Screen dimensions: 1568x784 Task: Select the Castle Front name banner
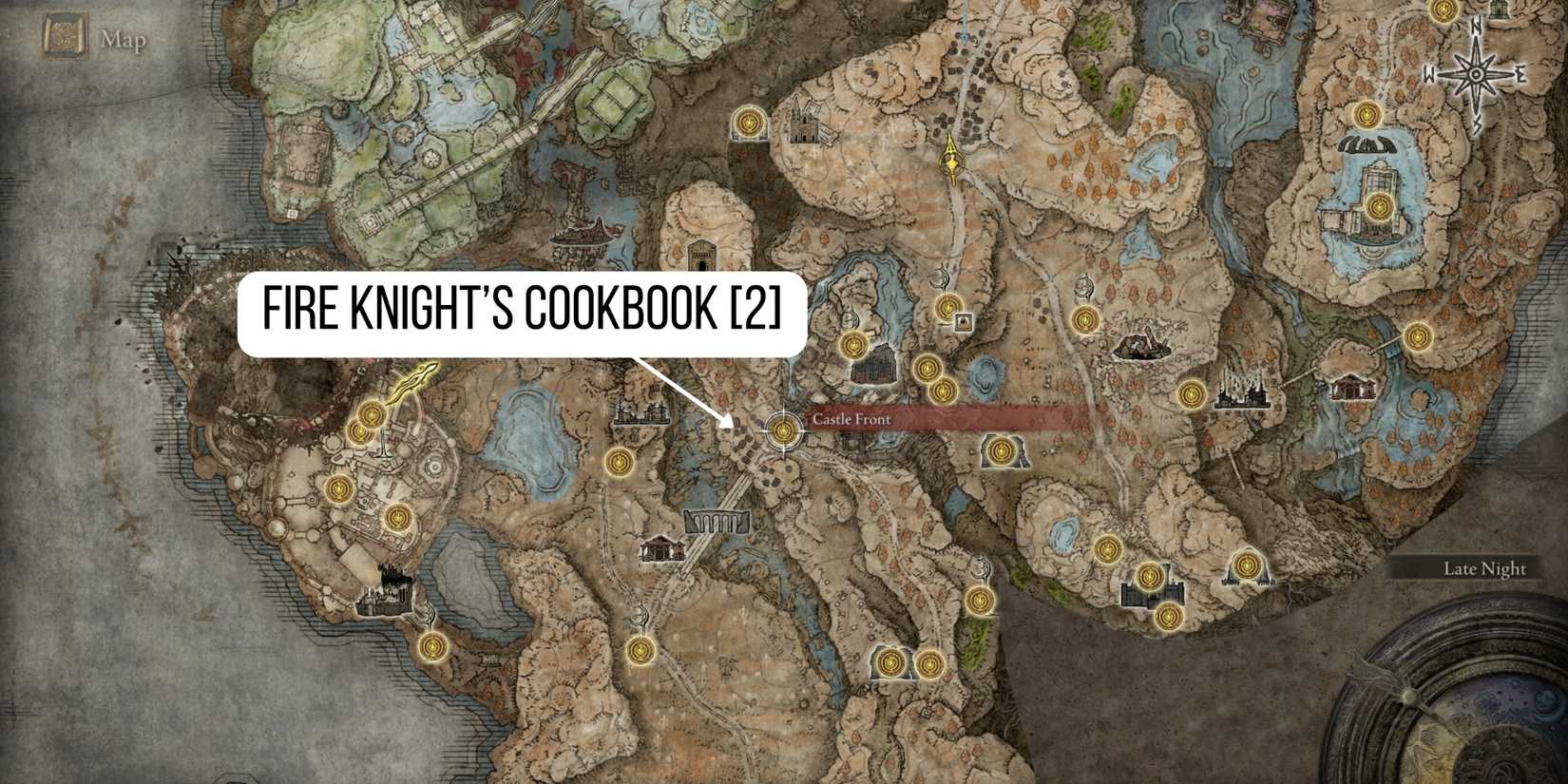click(x=851, y=418)
